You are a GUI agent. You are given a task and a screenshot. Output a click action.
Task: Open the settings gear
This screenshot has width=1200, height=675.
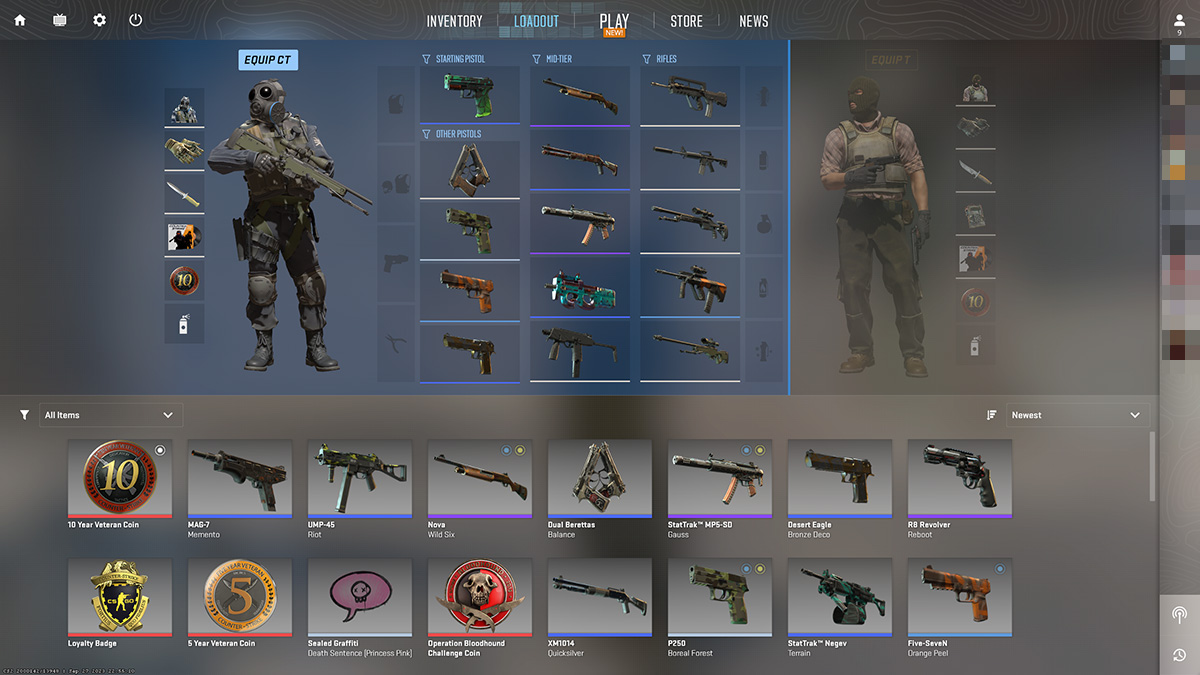pos(99,20)
